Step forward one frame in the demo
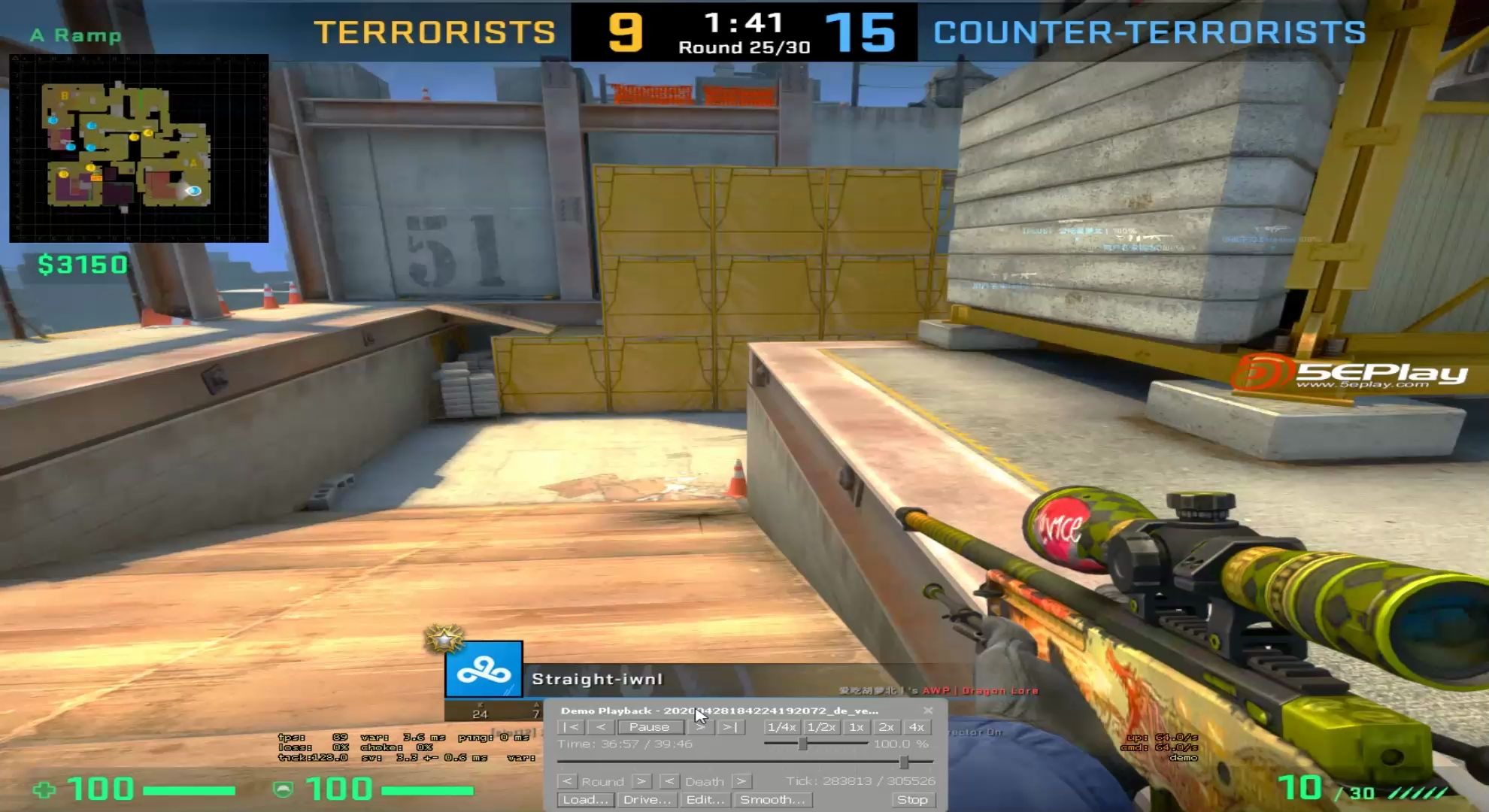The height and width of the screenshot is (812, 1489). pyautogui.click(x=698, y=726)
